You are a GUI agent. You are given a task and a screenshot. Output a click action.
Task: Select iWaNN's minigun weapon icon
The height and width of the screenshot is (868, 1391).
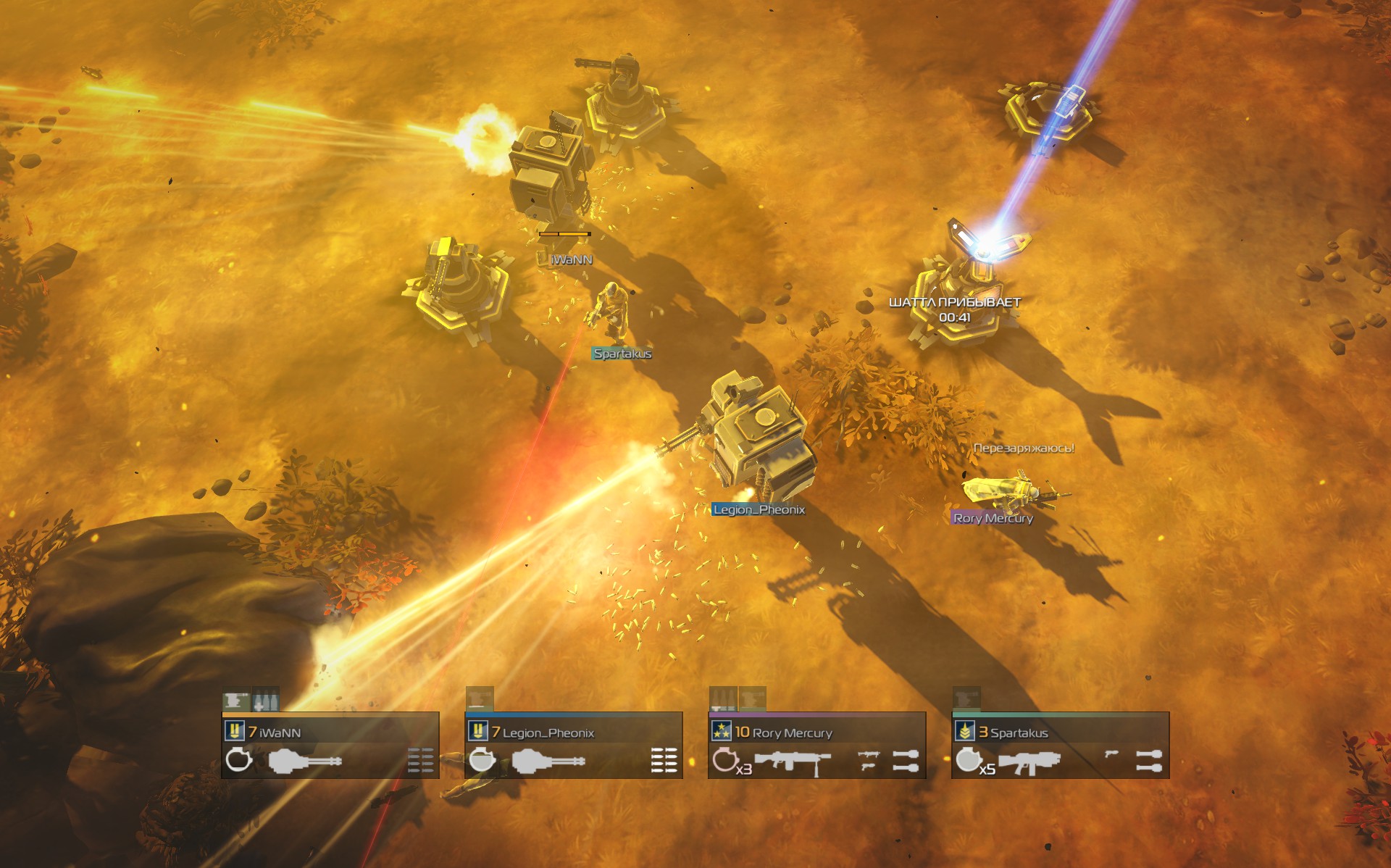[304, 761]
